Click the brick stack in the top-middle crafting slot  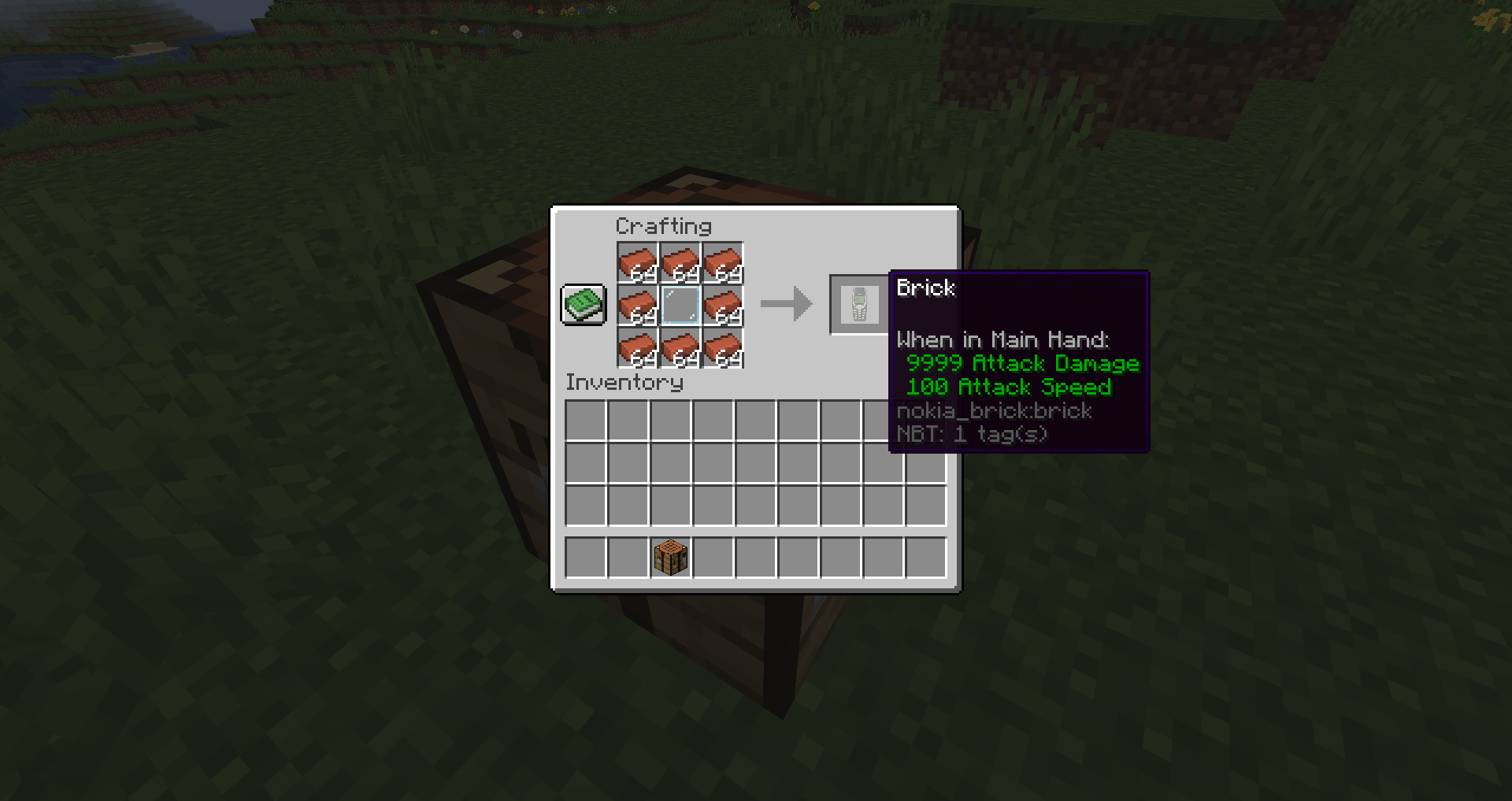tap(679, 262)
